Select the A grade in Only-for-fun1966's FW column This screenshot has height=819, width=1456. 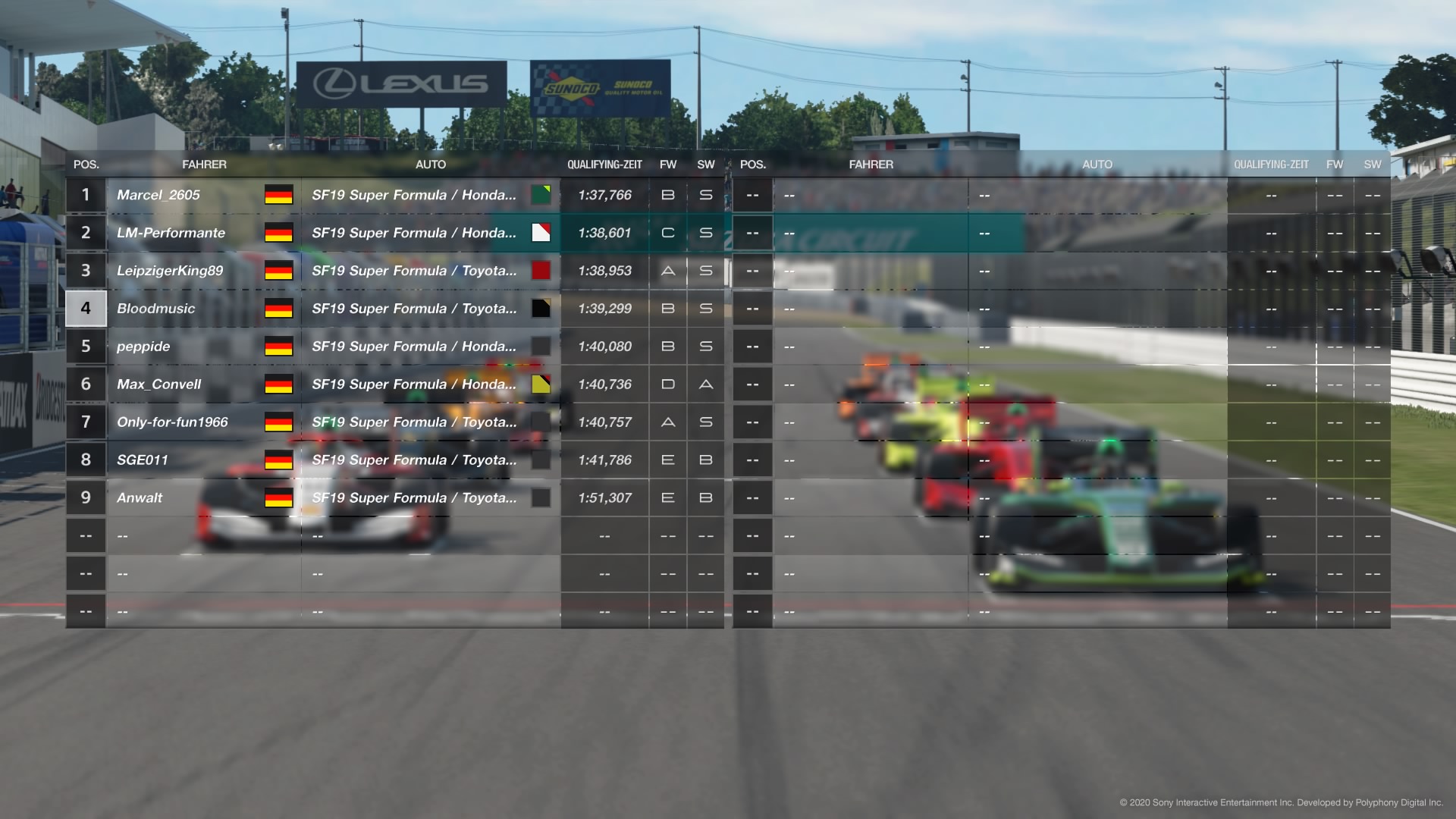[667, 422]
